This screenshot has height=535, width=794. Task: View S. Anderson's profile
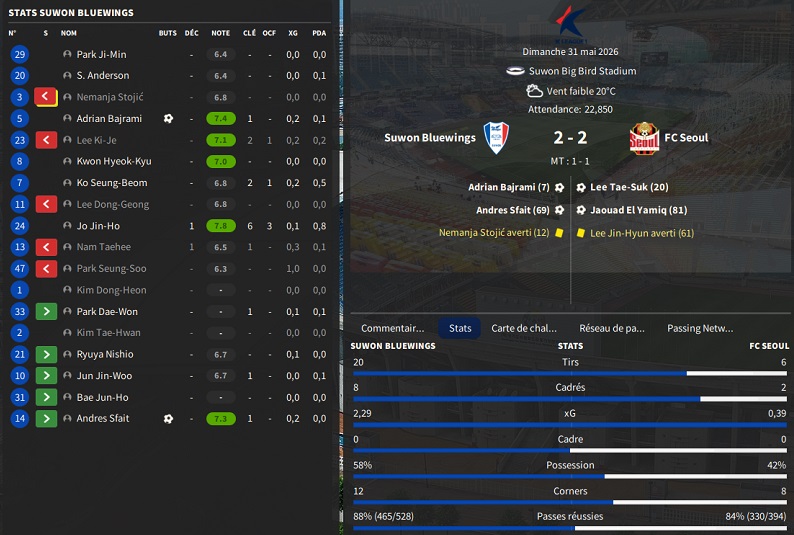[102, 76]
